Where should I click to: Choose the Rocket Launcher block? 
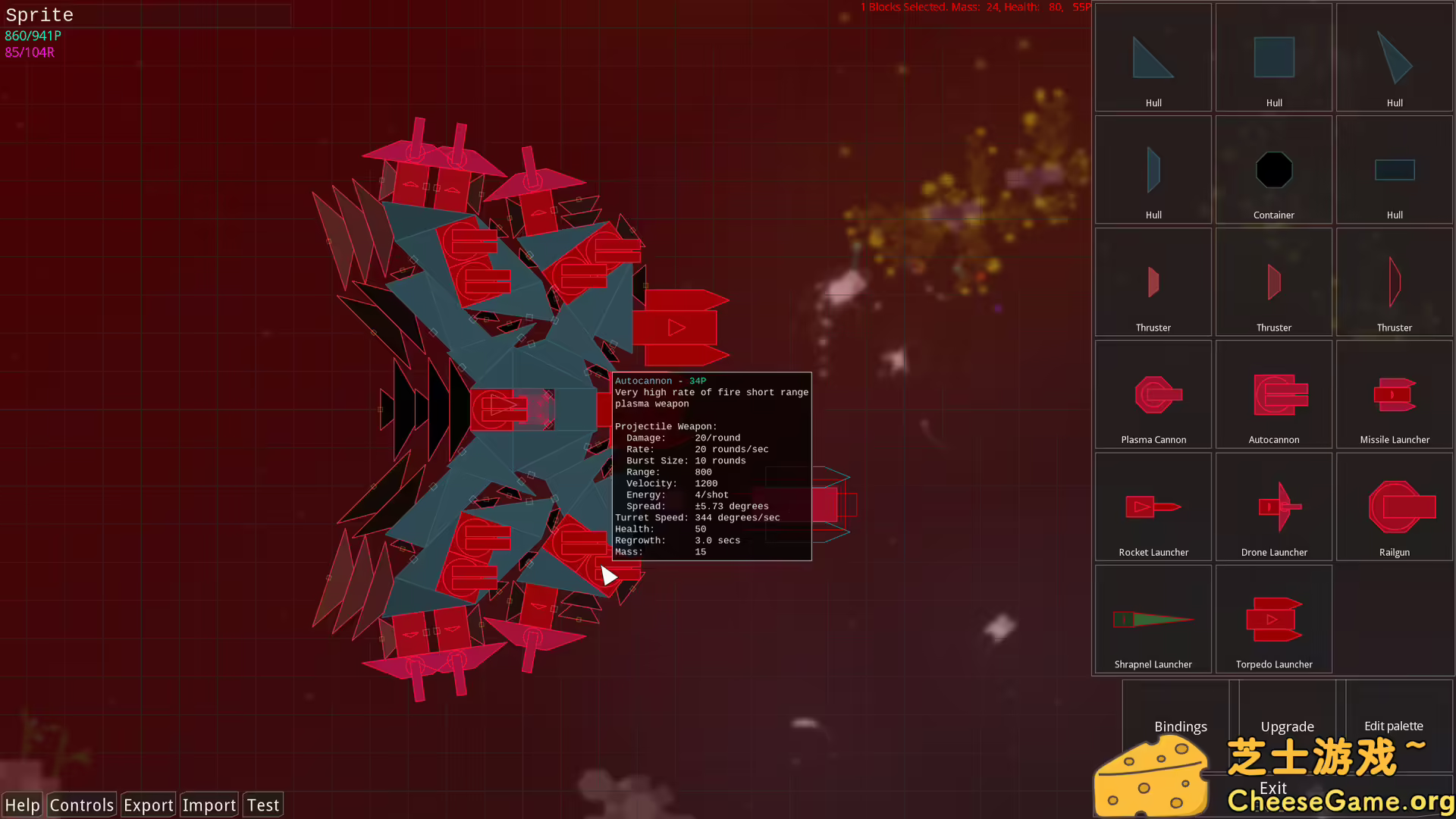[1153, 507]
